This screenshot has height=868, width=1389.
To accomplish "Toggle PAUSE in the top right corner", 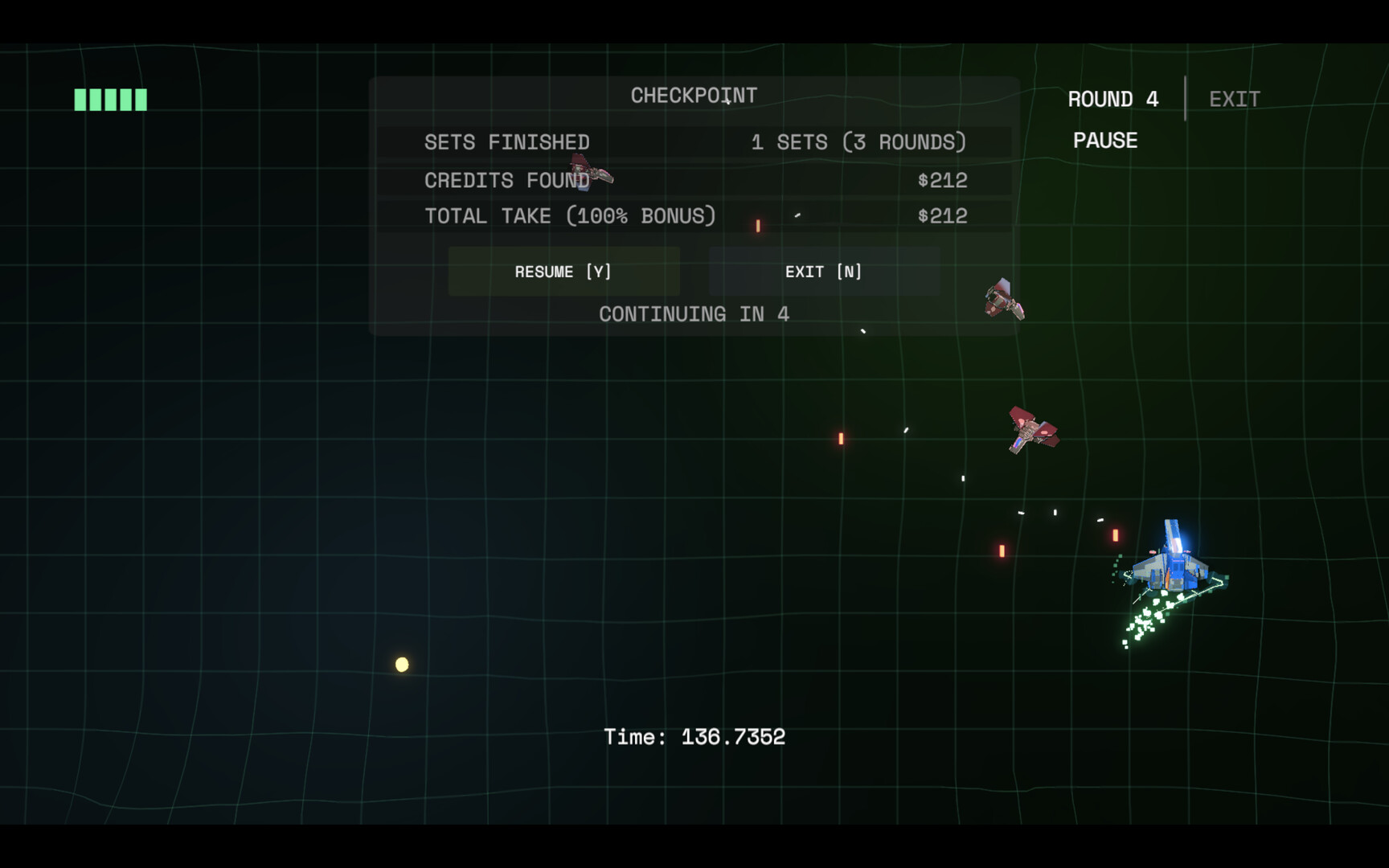I will click(1105, 140).
